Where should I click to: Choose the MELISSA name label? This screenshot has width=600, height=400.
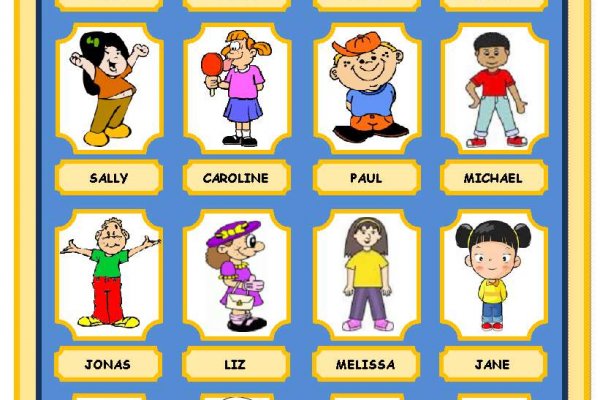click(x=366, y=364)
